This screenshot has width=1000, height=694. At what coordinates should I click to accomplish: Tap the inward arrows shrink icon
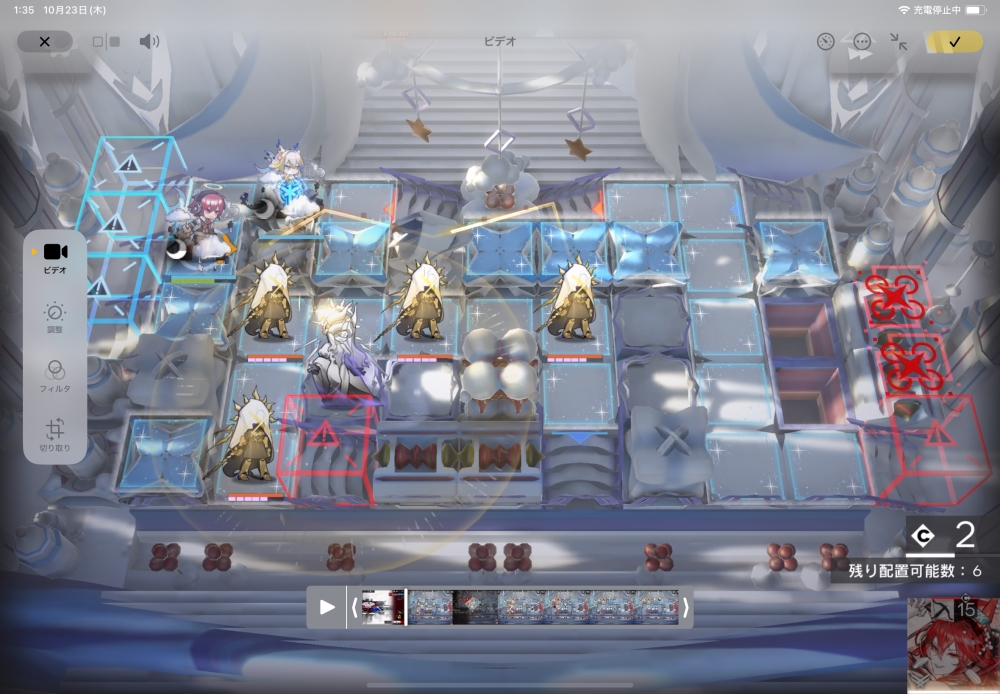tap(899, 42)
